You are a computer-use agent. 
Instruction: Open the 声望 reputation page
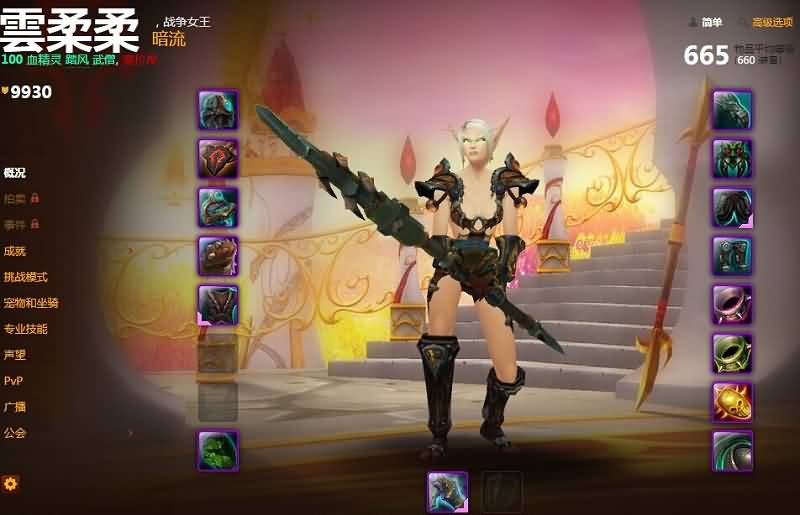coord(15,355)
